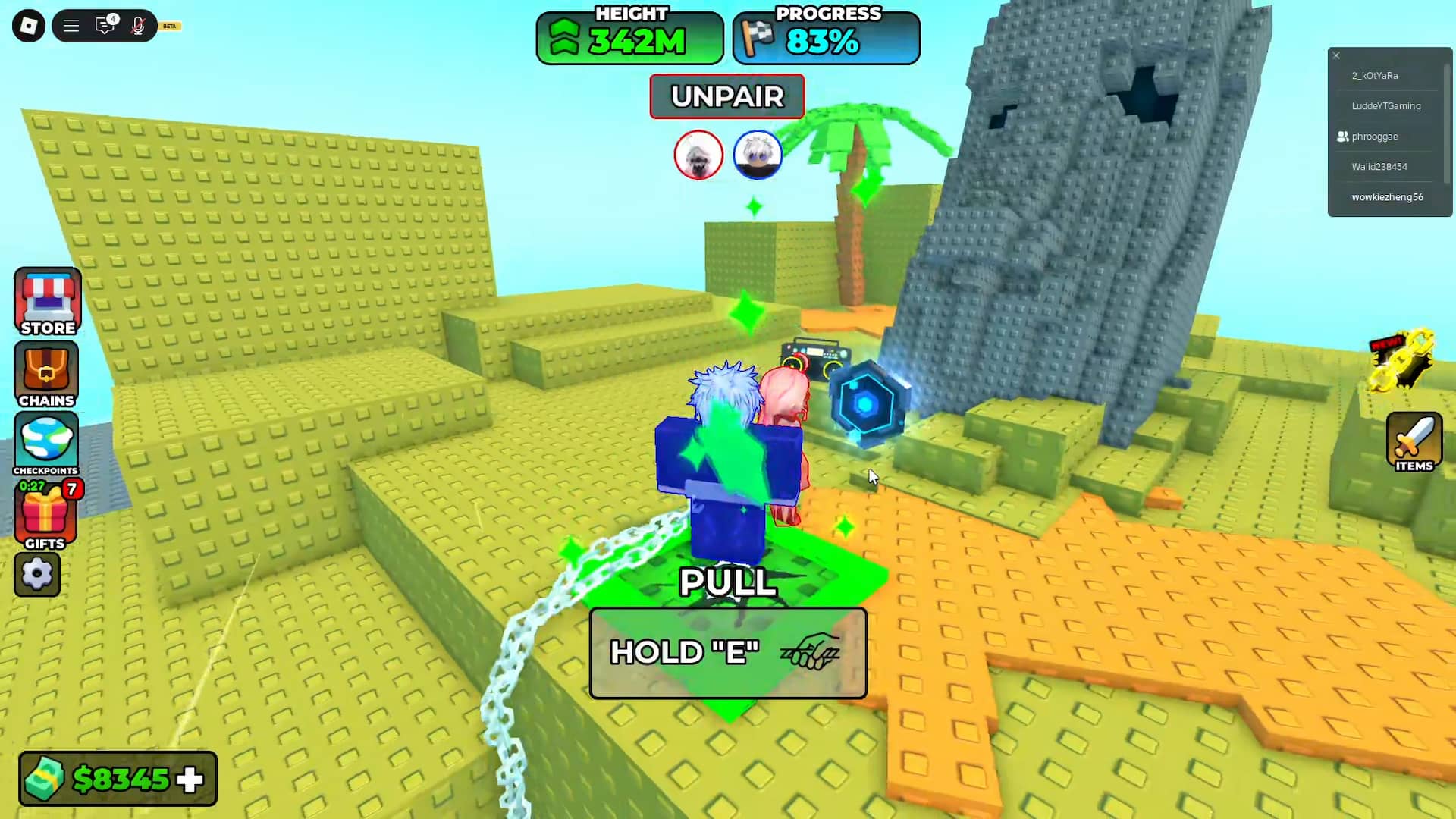This screenshot has width=1456, height=819.
Task: Open the Roblox home logo
Action: coord(28,25)
